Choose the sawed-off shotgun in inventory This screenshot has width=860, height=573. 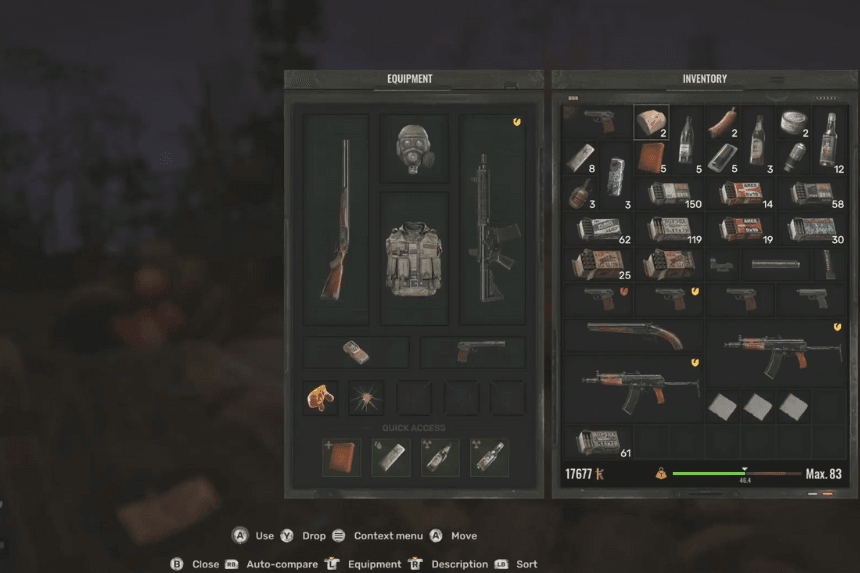tap(634, 336)
